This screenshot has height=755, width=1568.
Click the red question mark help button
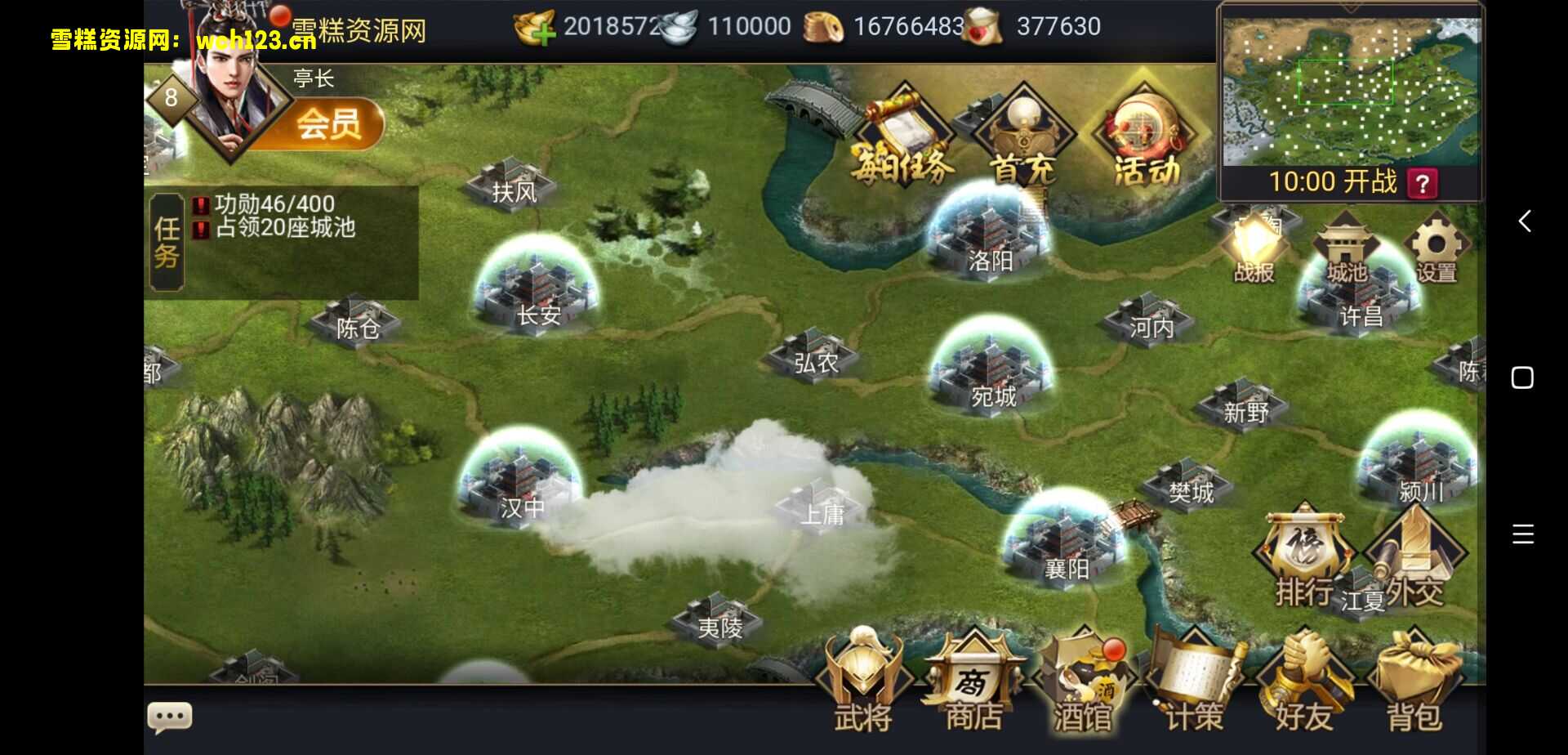[1422, 183]
